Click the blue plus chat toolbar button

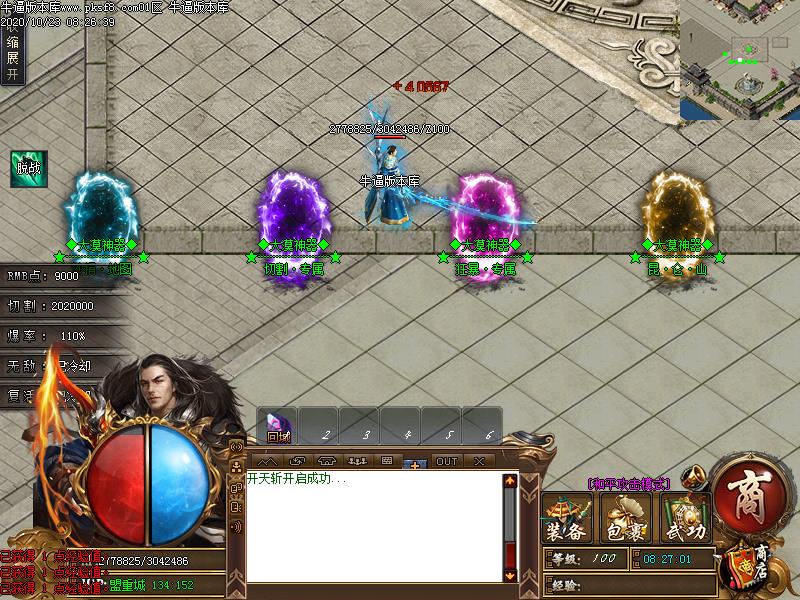click(415, 462)
